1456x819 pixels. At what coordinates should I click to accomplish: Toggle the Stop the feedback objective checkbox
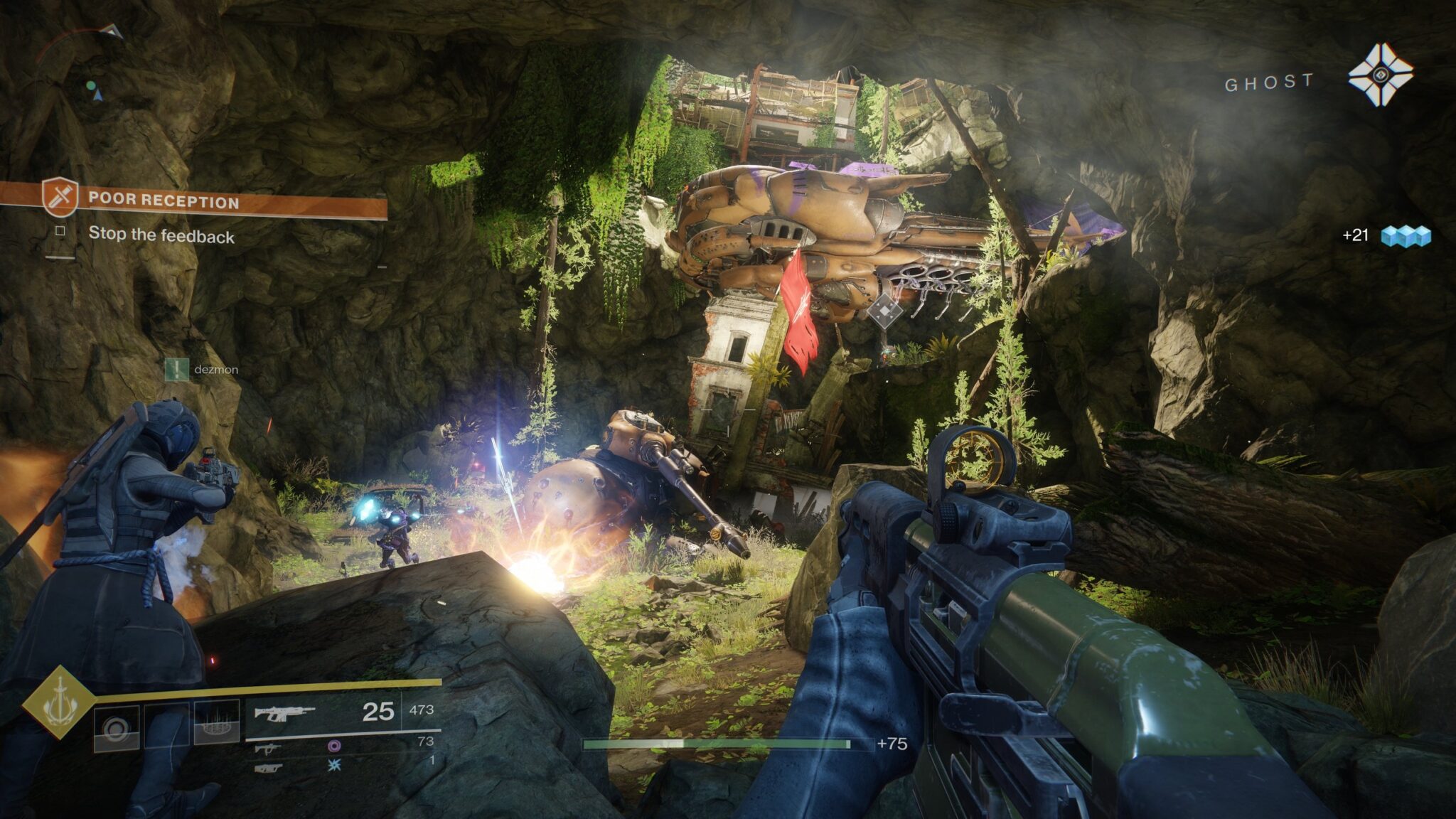click(x=59, y=232)
